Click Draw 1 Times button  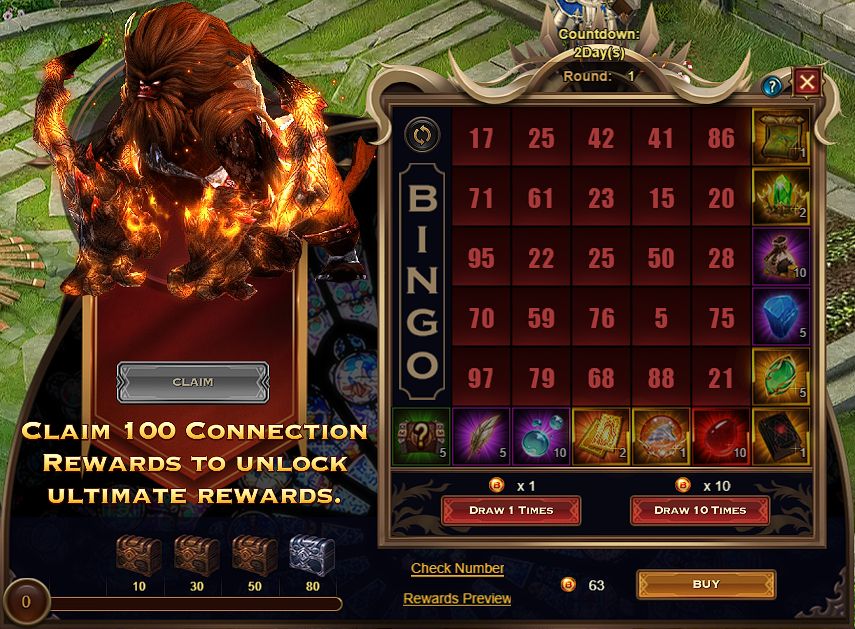tap(511, 510)
